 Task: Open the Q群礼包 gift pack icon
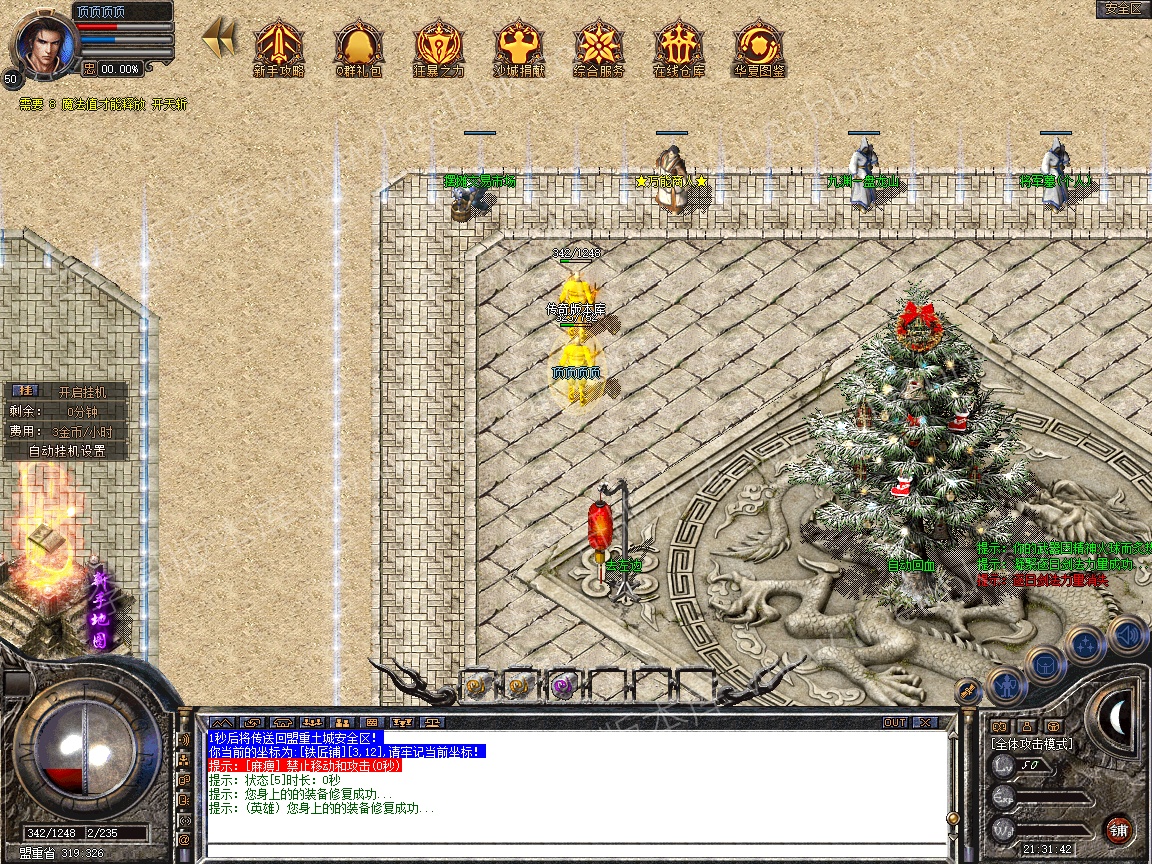pos(358,47)
